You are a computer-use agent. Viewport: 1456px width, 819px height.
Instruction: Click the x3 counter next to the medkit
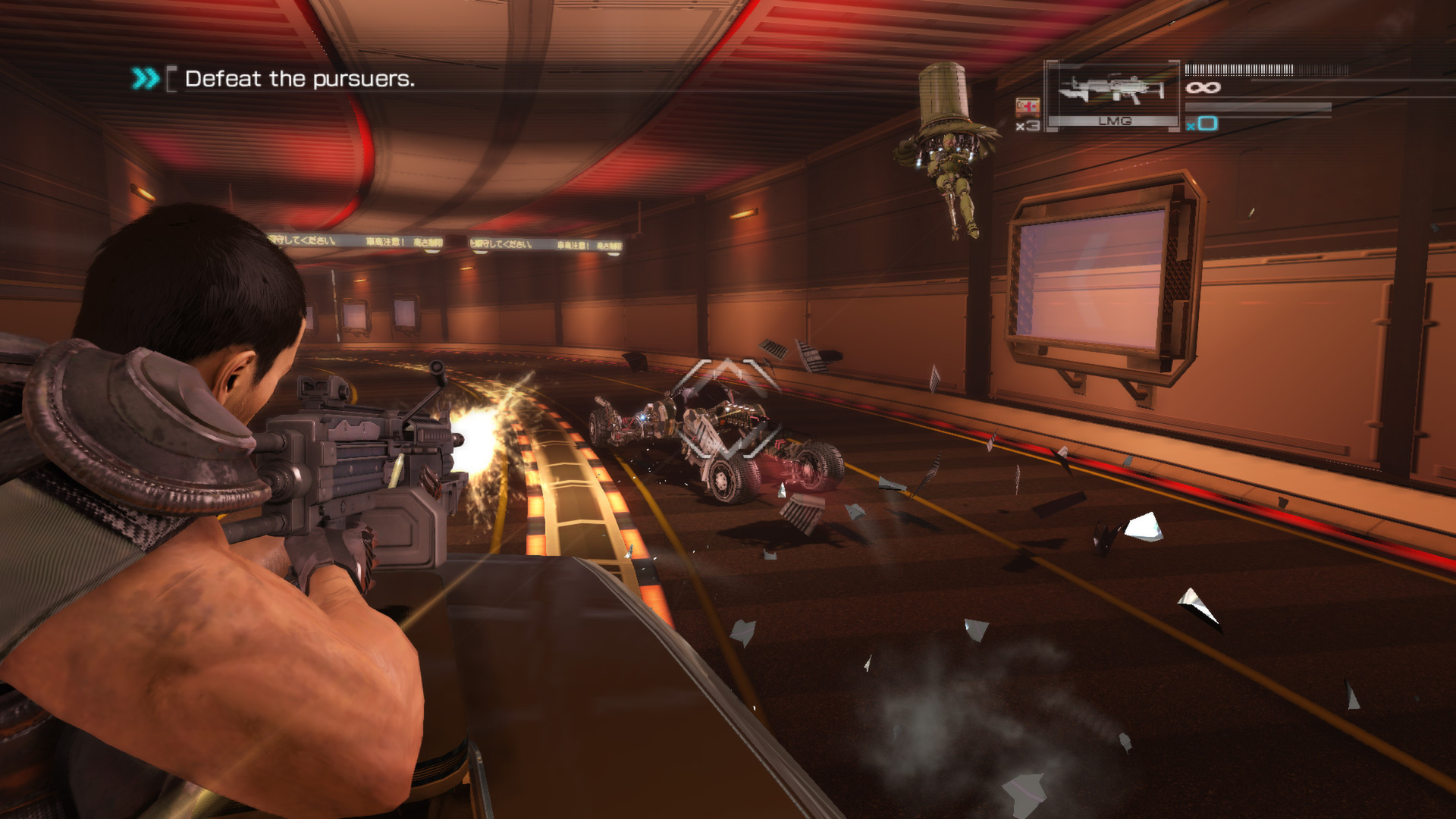[1027, 125]
